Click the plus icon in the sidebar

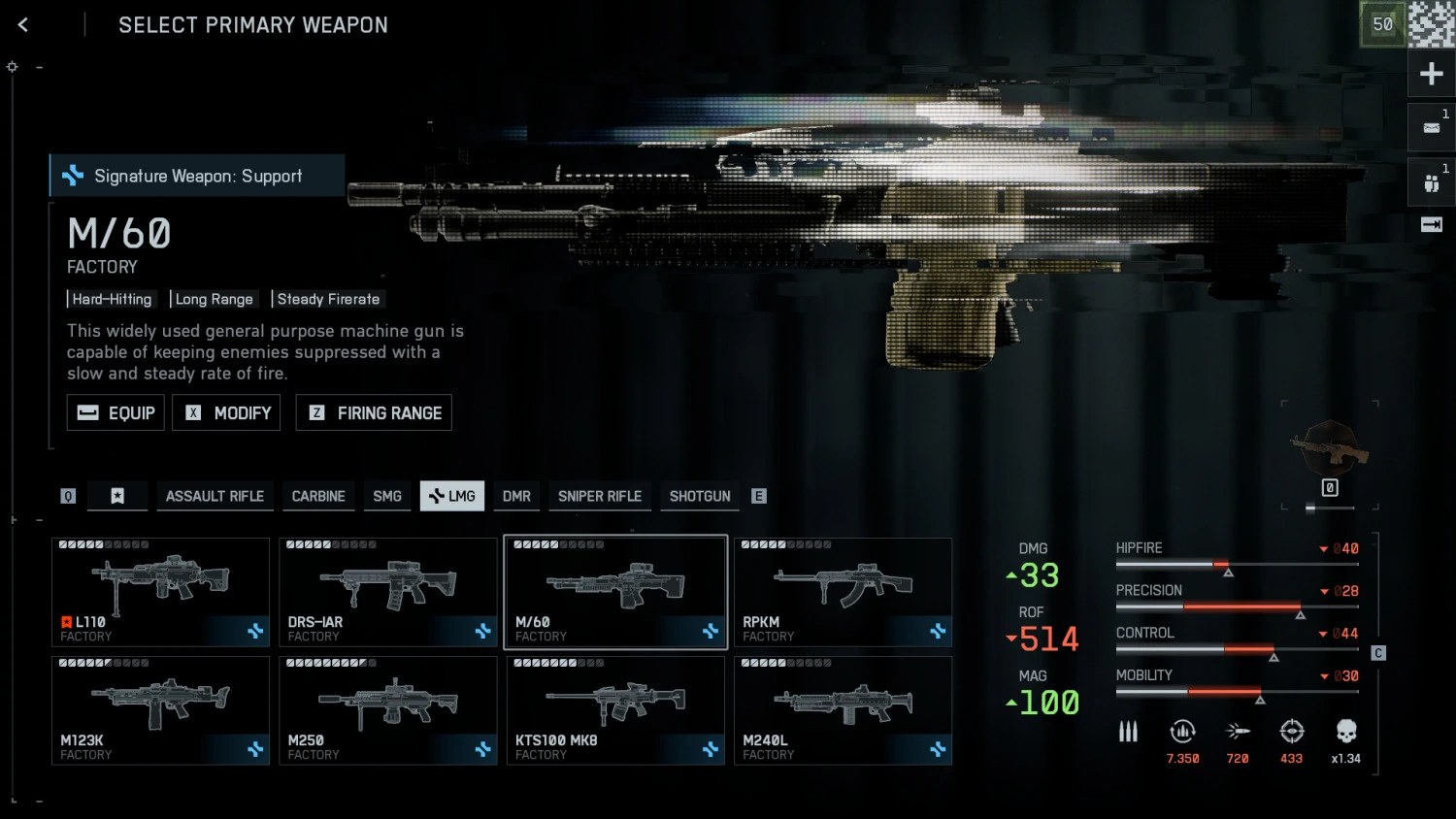pyautogui.click(x=1431, y=74)
